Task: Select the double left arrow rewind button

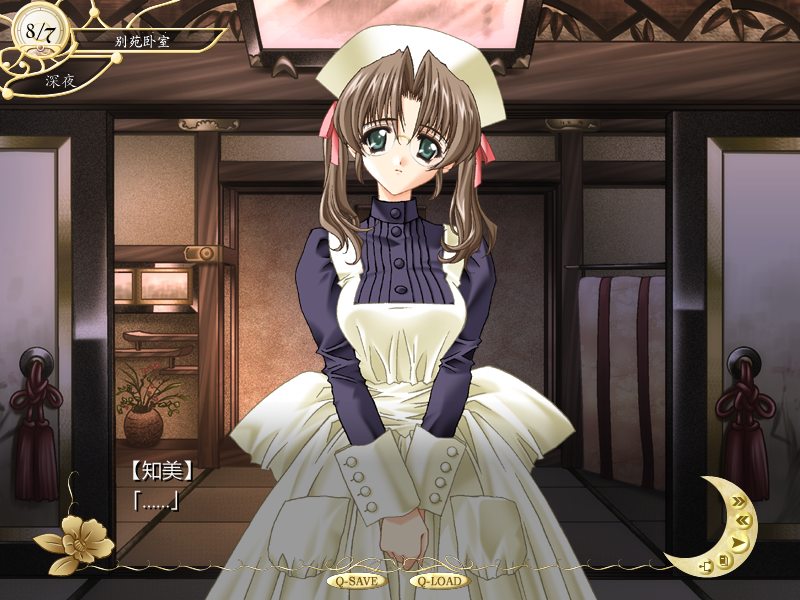Action: pyautogui.click(x=743, y=520)
